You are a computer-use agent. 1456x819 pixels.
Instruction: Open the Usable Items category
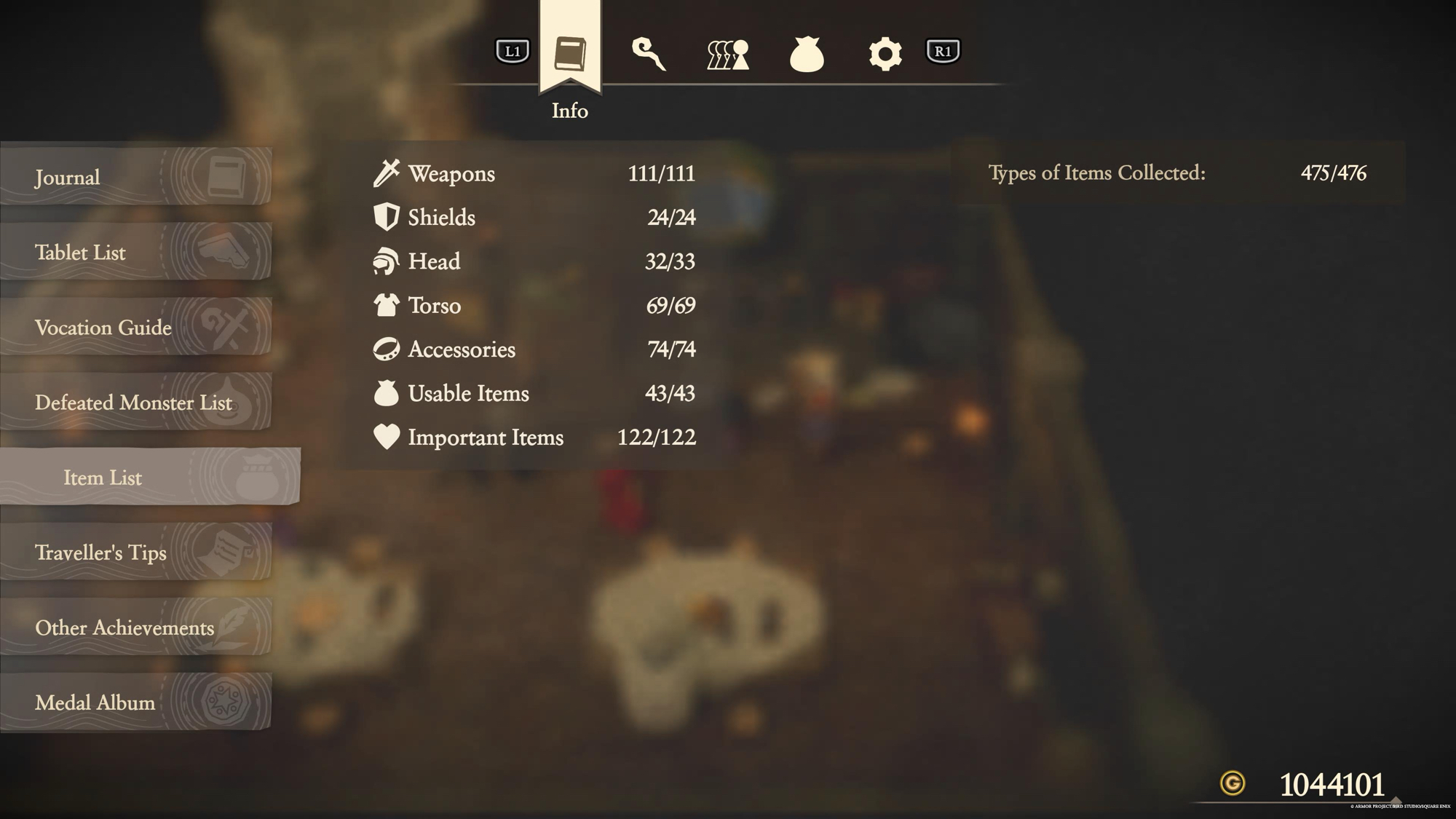click(534, 393)
